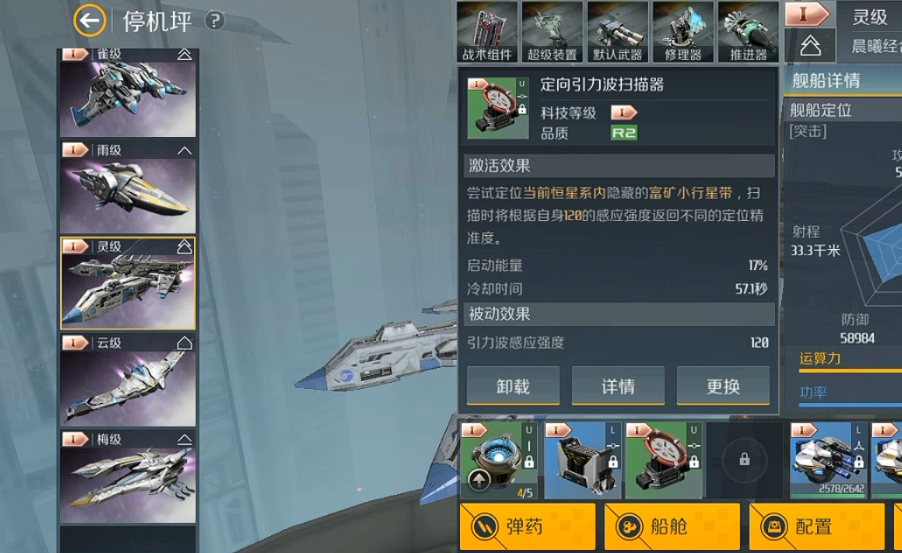Show the 默认武器 category
The height and width of the screenshot is (553, 902).
pos(617,32)
